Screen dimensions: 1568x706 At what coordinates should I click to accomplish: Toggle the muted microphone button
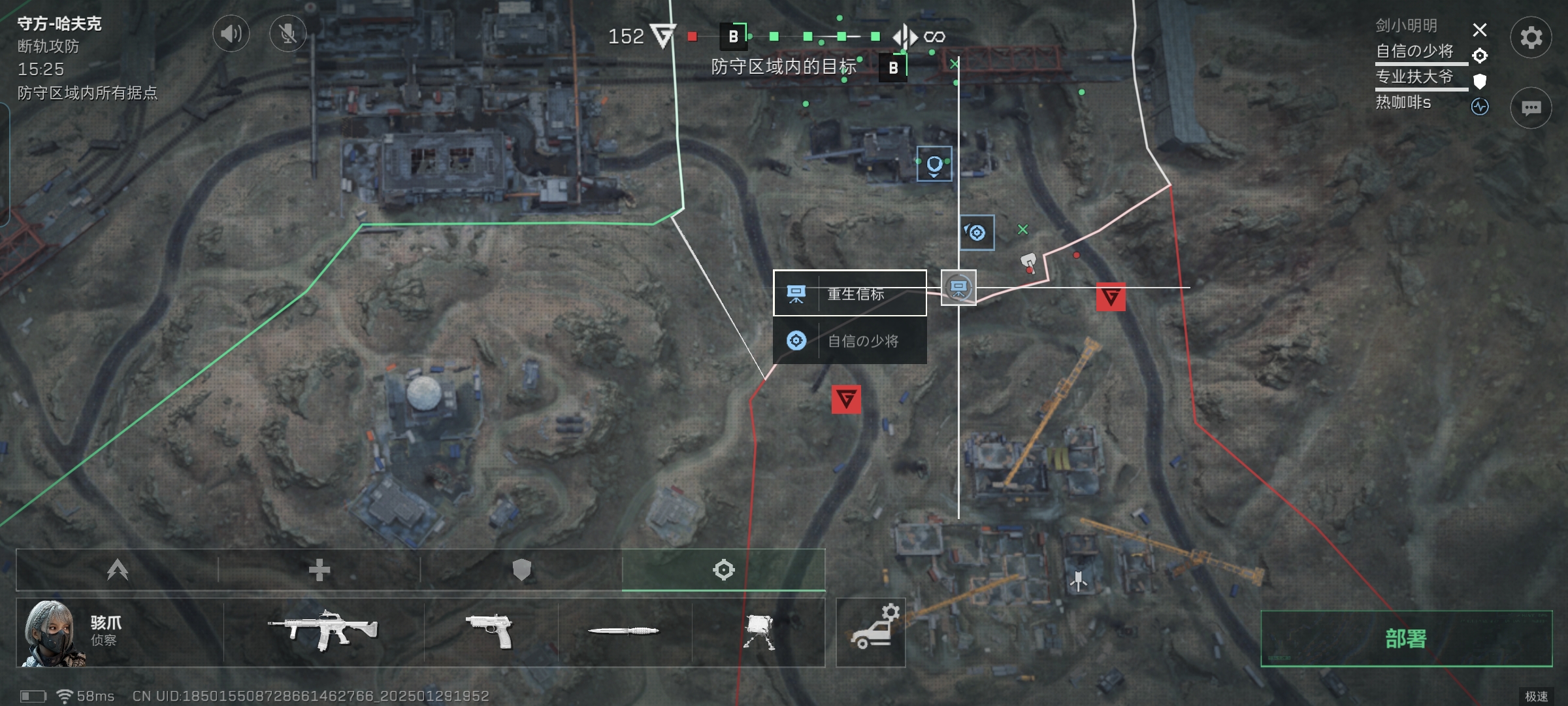coord(287,33)
